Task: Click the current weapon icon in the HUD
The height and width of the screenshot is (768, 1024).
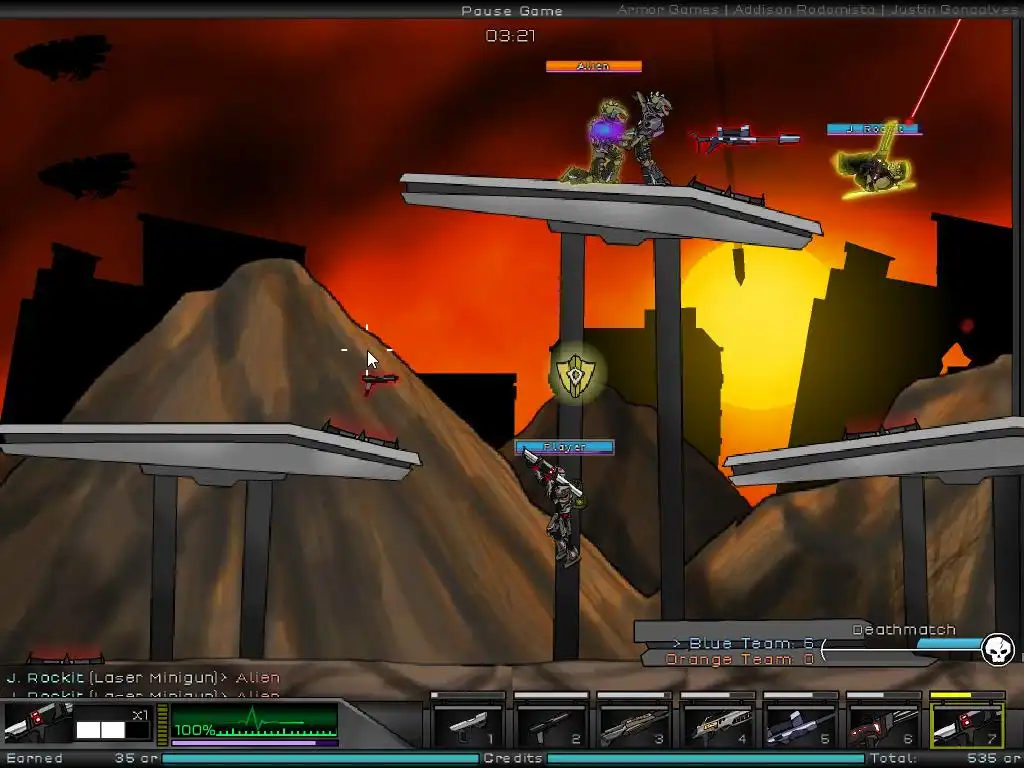Action: pos(37,722)
